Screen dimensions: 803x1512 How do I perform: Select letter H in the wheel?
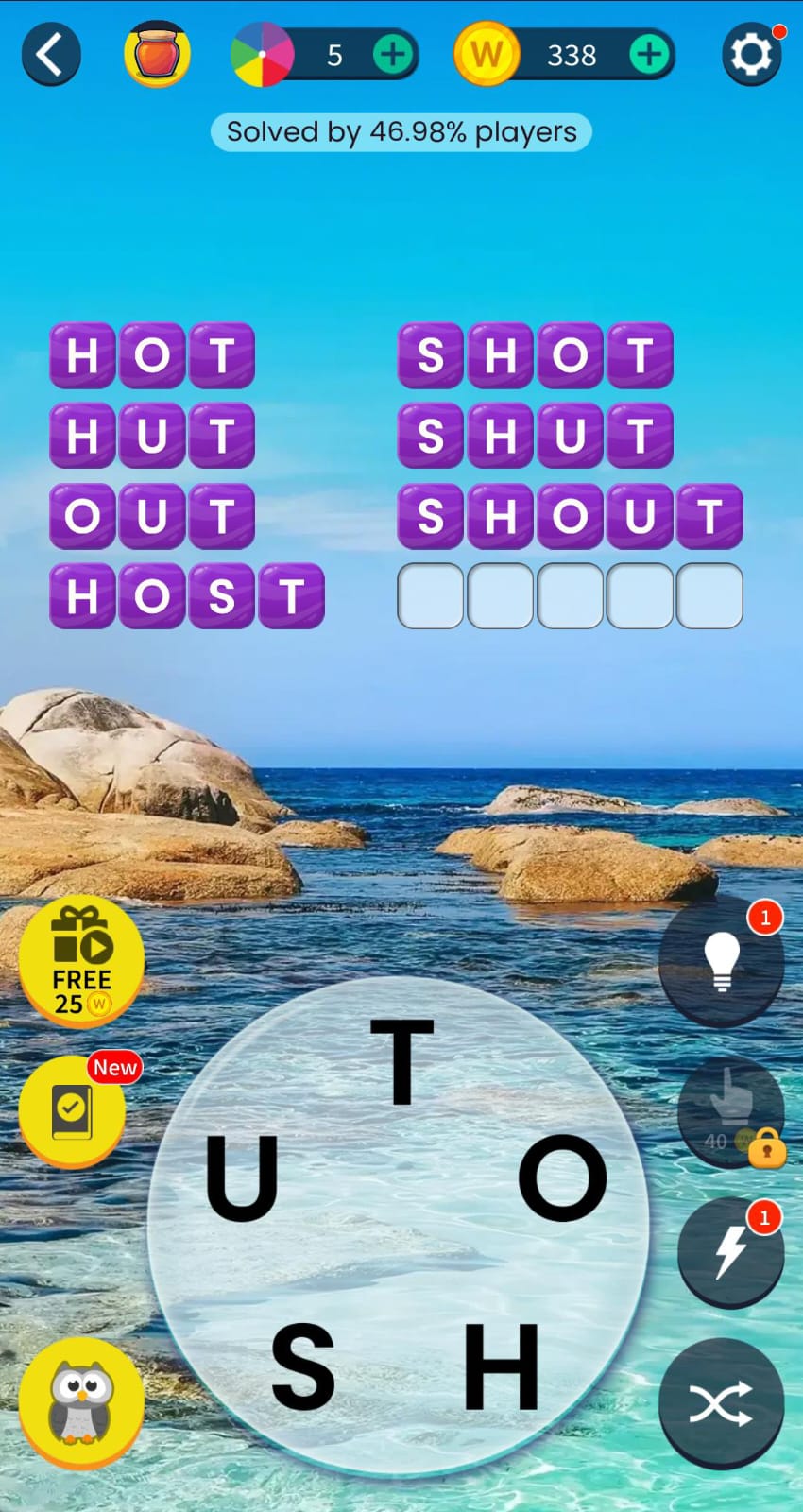[x=502, y=1365]
